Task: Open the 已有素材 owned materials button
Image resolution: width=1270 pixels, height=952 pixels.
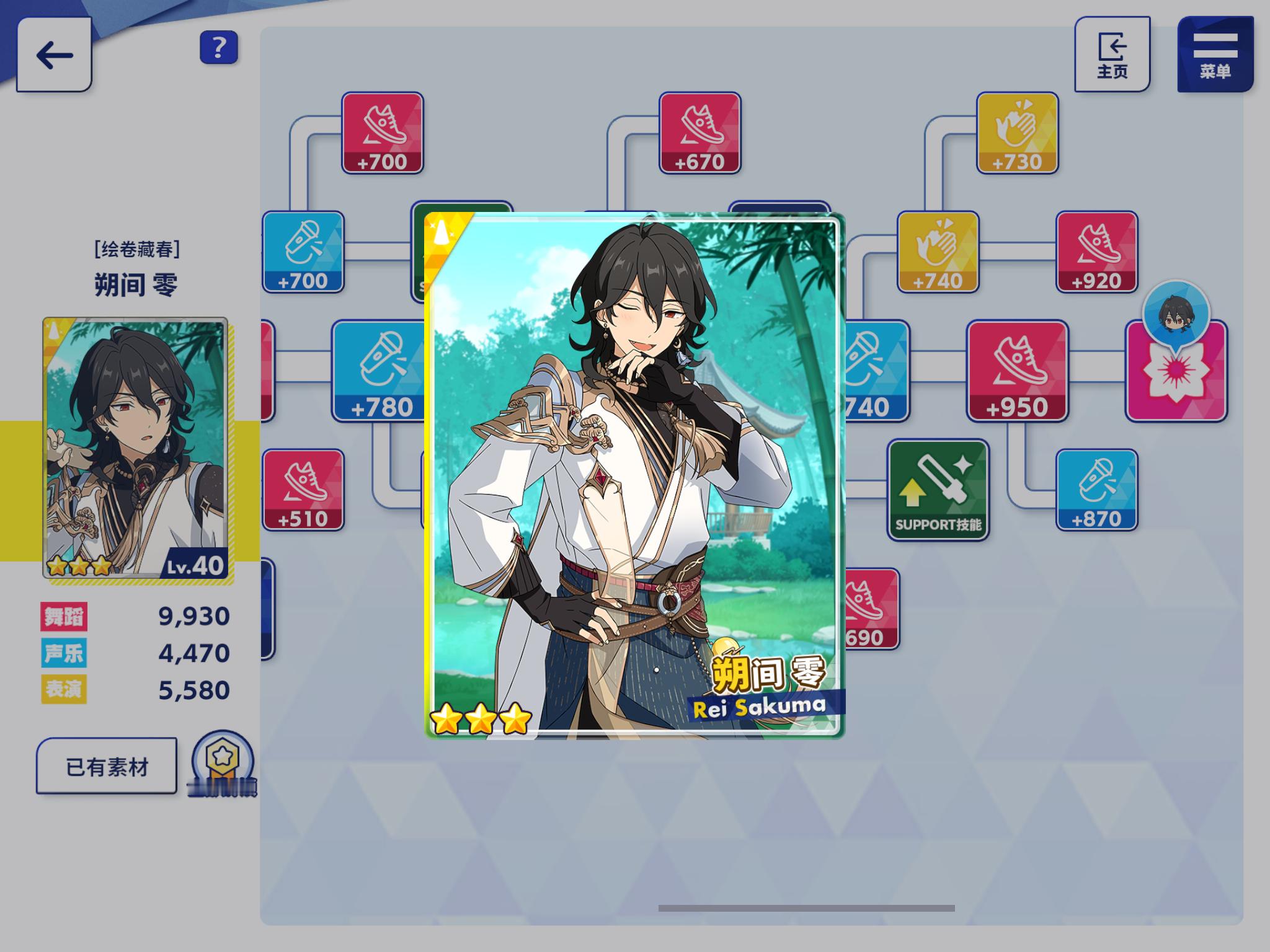Action: [107, 766]
